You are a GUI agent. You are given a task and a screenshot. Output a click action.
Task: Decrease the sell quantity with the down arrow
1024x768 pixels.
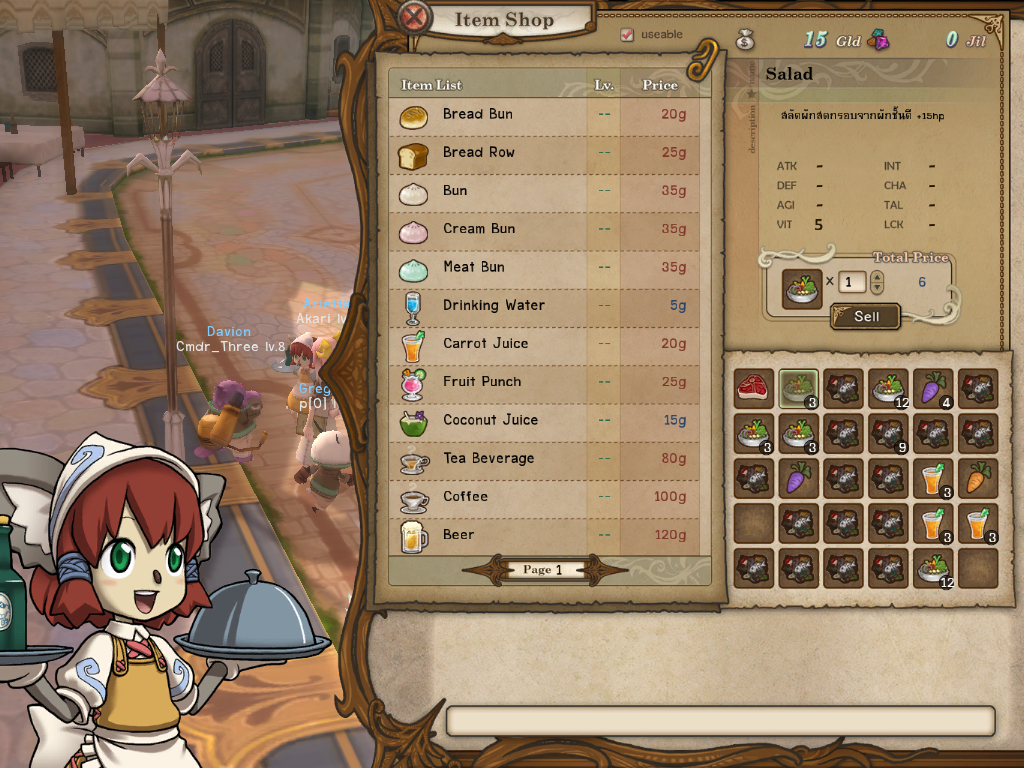click(x=877, y=289)
